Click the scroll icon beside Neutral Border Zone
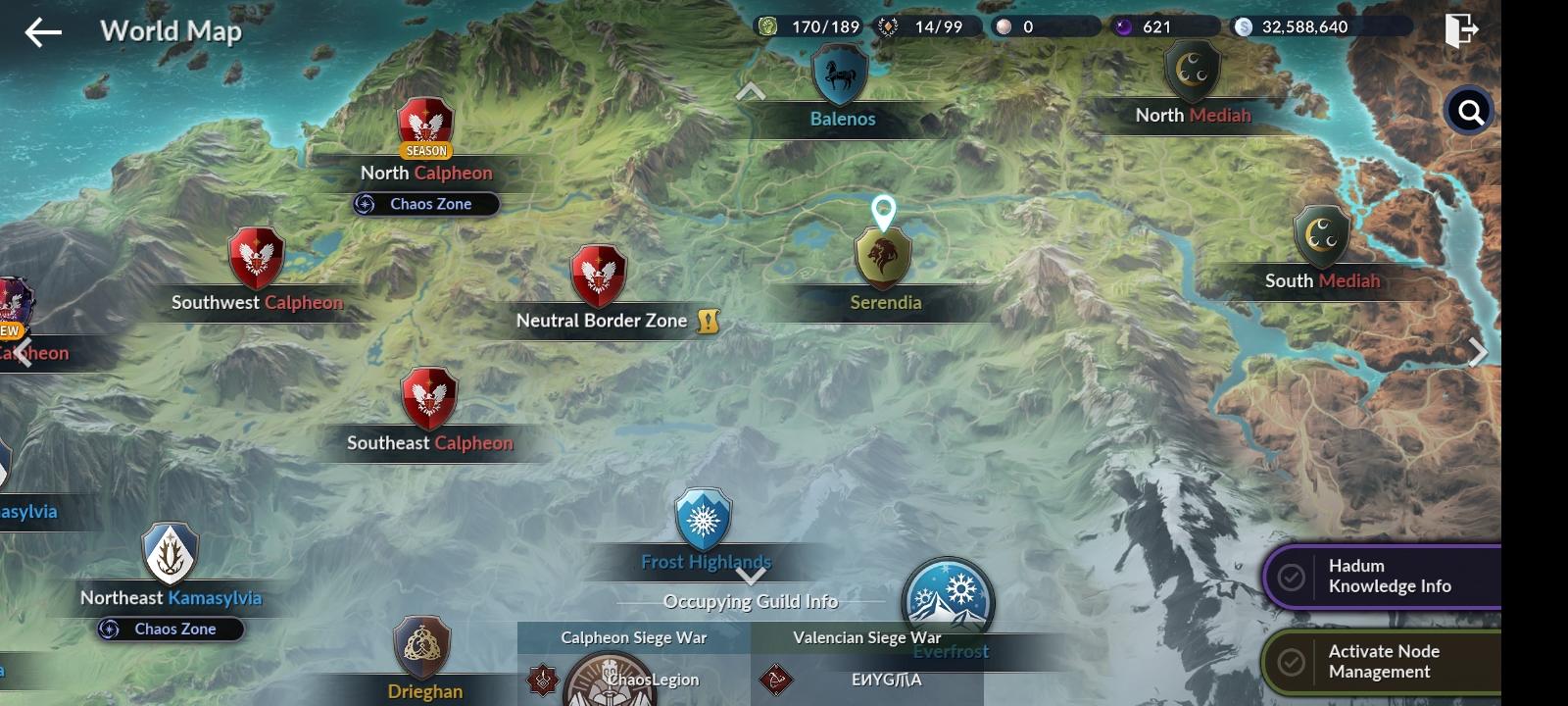 709,320
